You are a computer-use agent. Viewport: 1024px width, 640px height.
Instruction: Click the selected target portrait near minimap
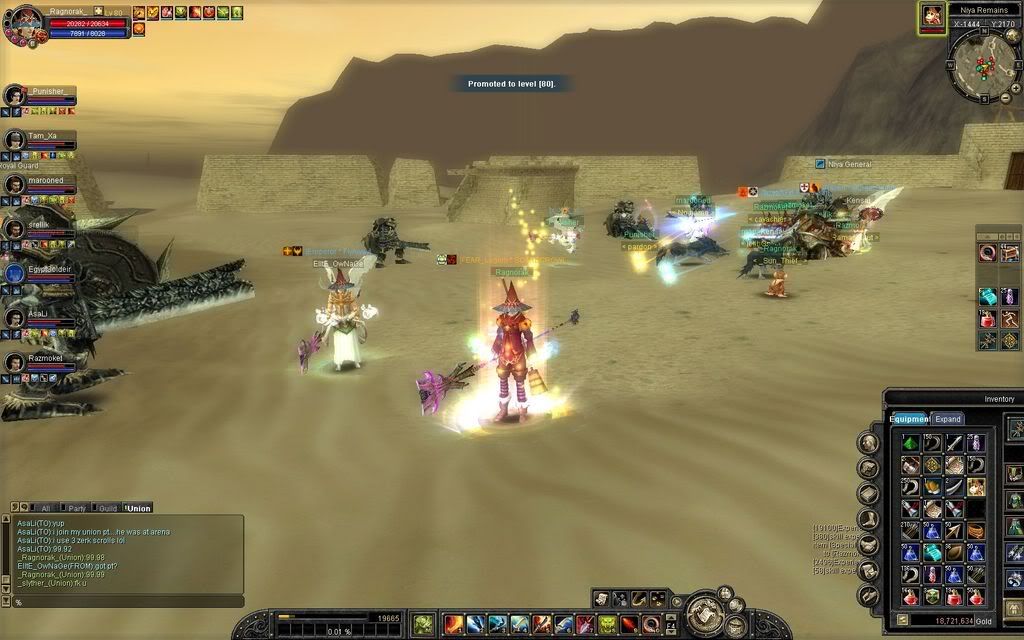(x=932, y=17)
